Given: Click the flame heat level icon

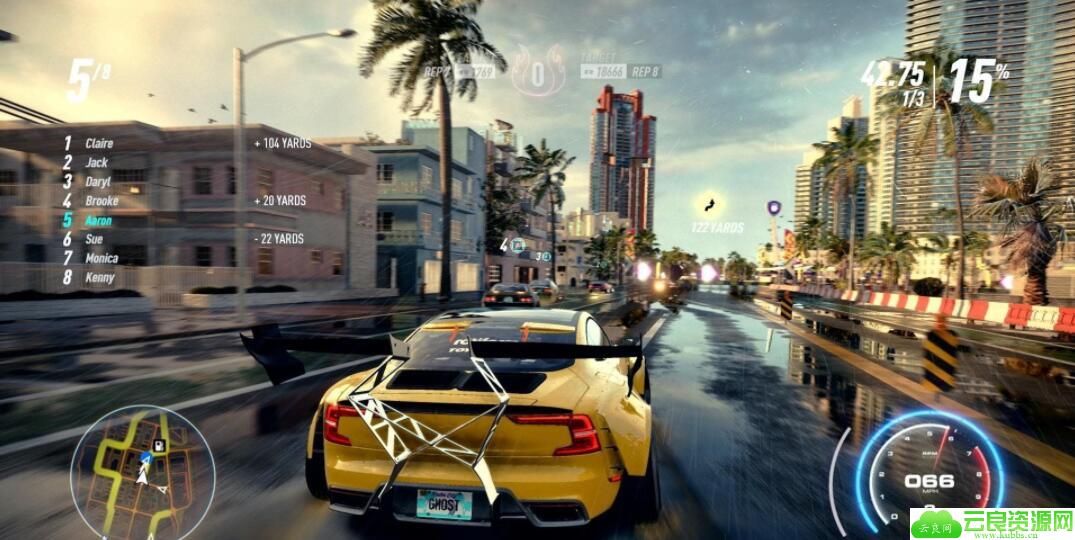Looking at the screenshot, I should tap(538, 71).
